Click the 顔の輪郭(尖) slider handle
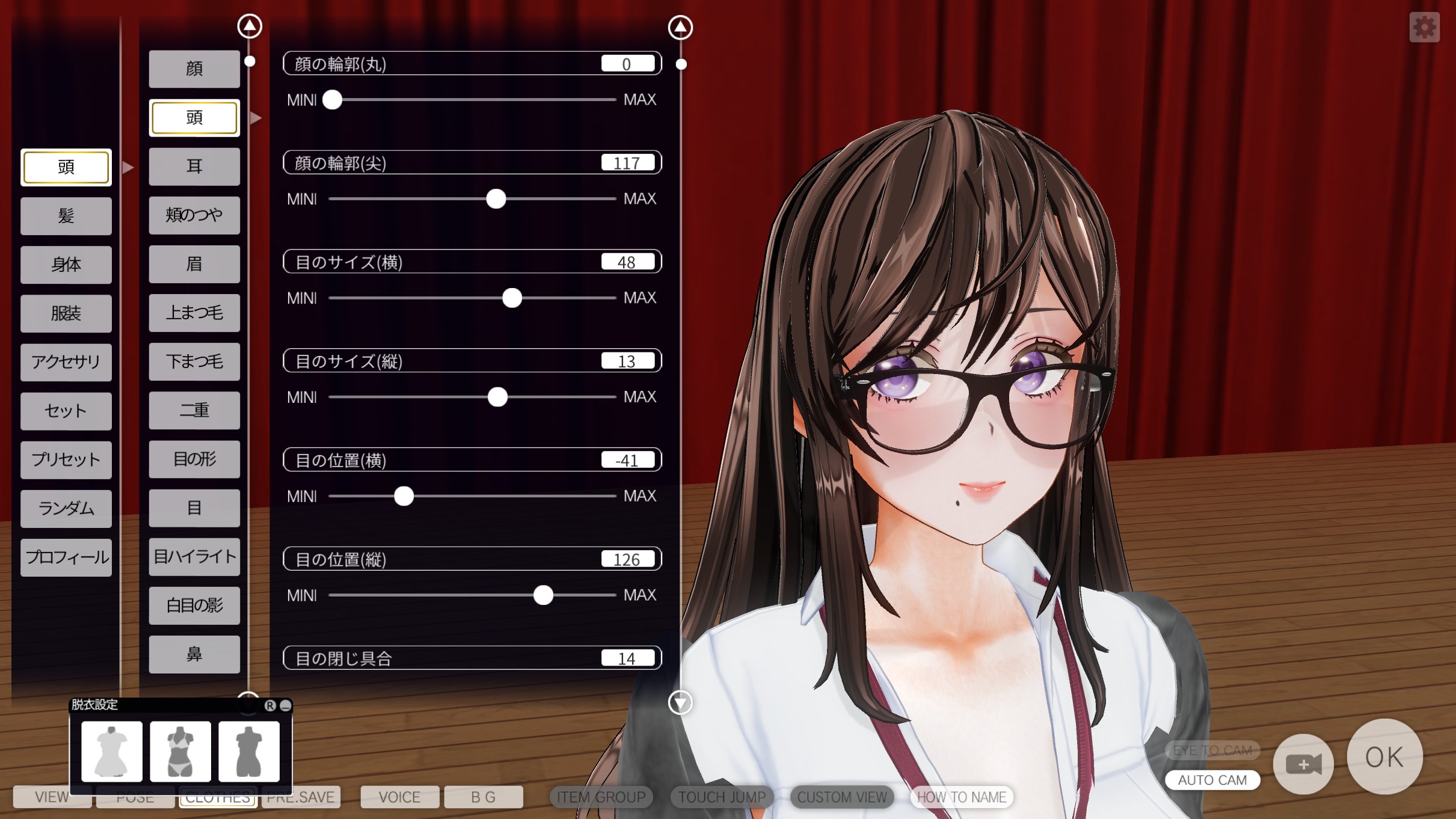Image resolution: width=1456 pixels, height=819 pixels. point(497,199)
